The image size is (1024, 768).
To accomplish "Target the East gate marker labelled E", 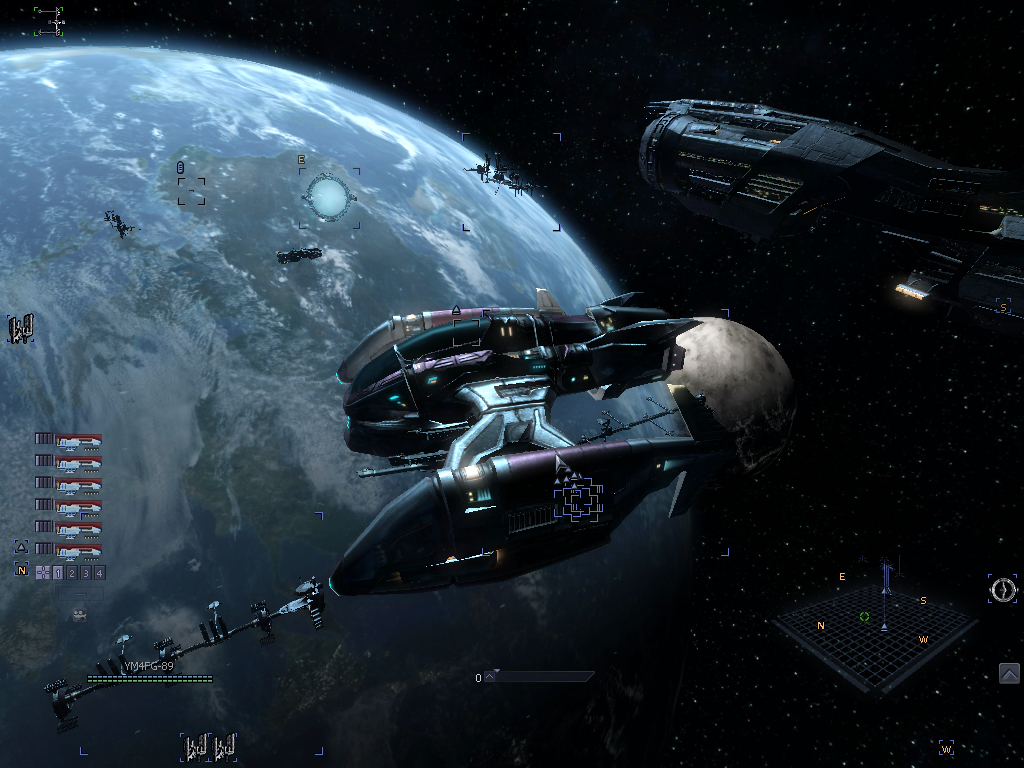I will point(328,197).
